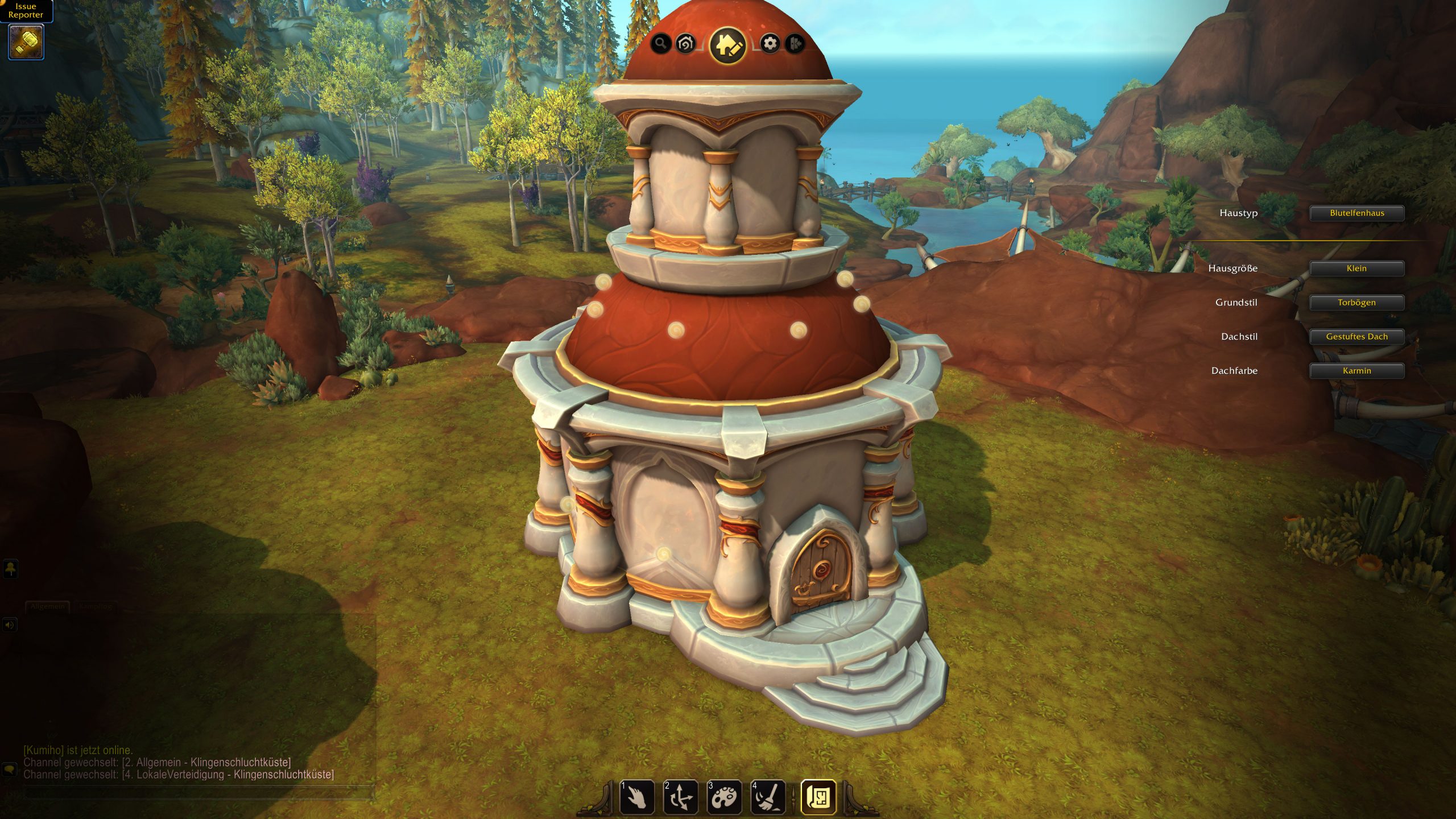Switch to the Allgemein chat tab

48,606
